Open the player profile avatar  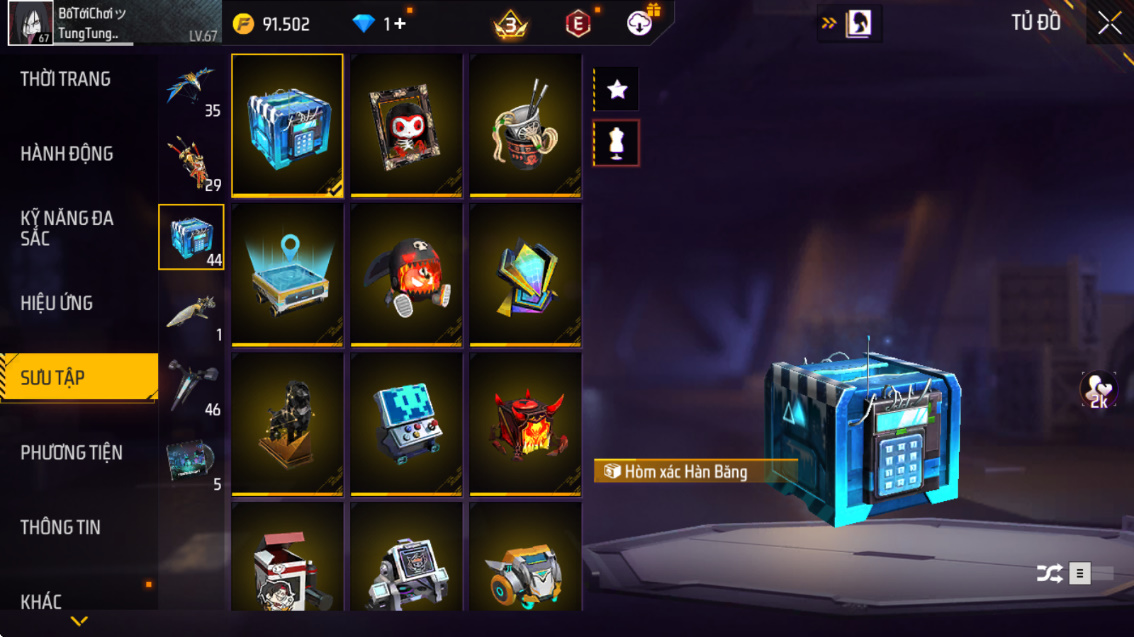coord(30,23)
